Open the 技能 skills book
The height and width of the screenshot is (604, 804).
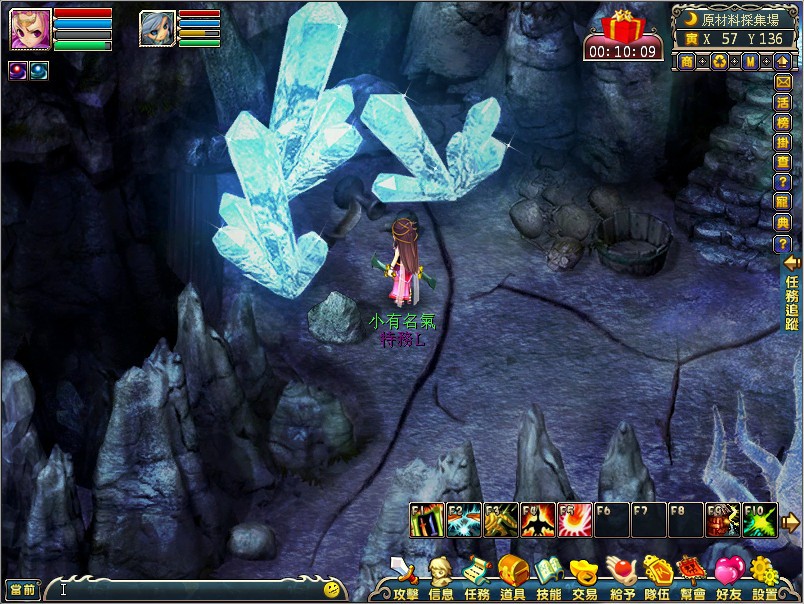(548, 575)
